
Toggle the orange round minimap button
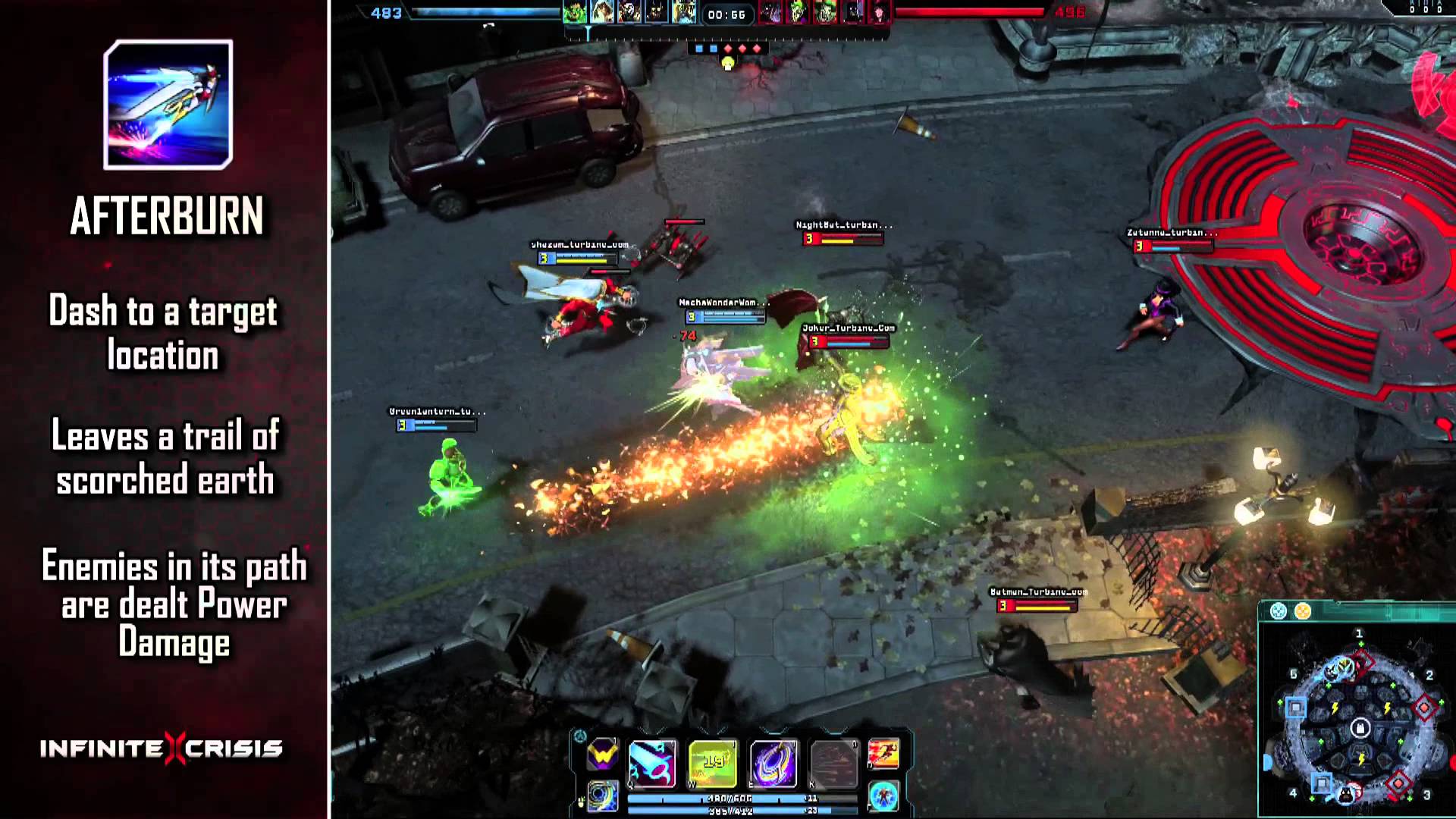(x=1303, y=611)
